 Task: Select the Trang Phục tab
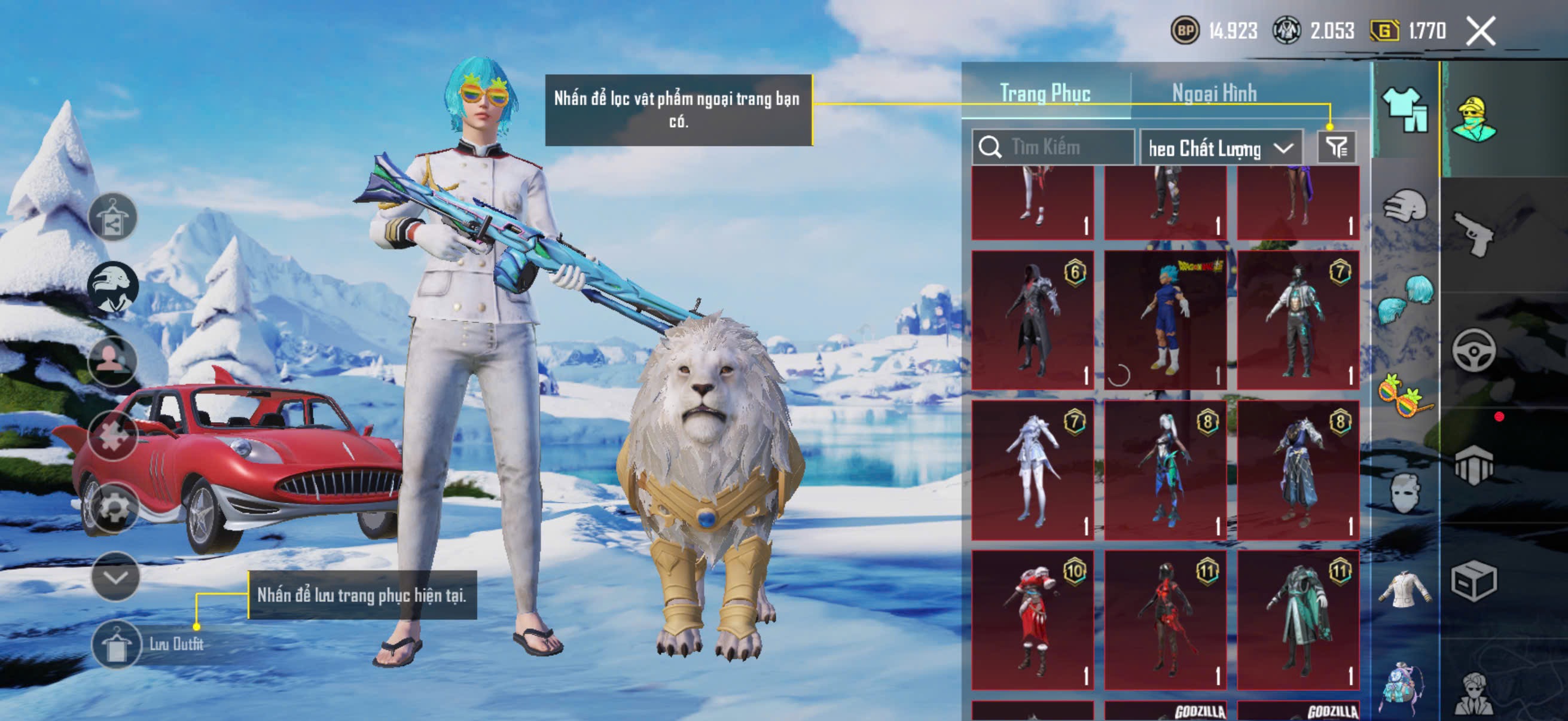1045,94
